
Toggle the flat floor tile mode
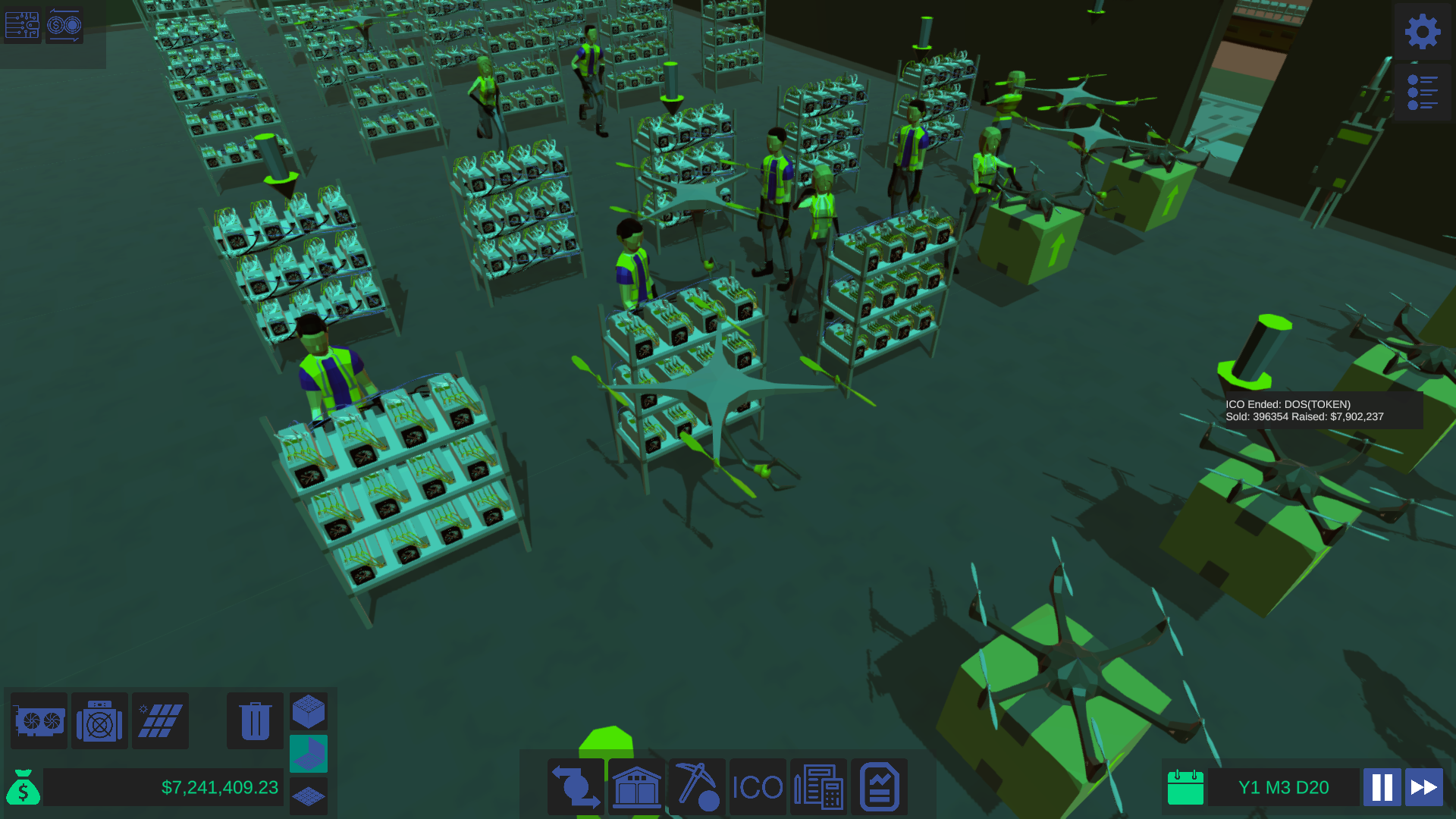point(309,796)
